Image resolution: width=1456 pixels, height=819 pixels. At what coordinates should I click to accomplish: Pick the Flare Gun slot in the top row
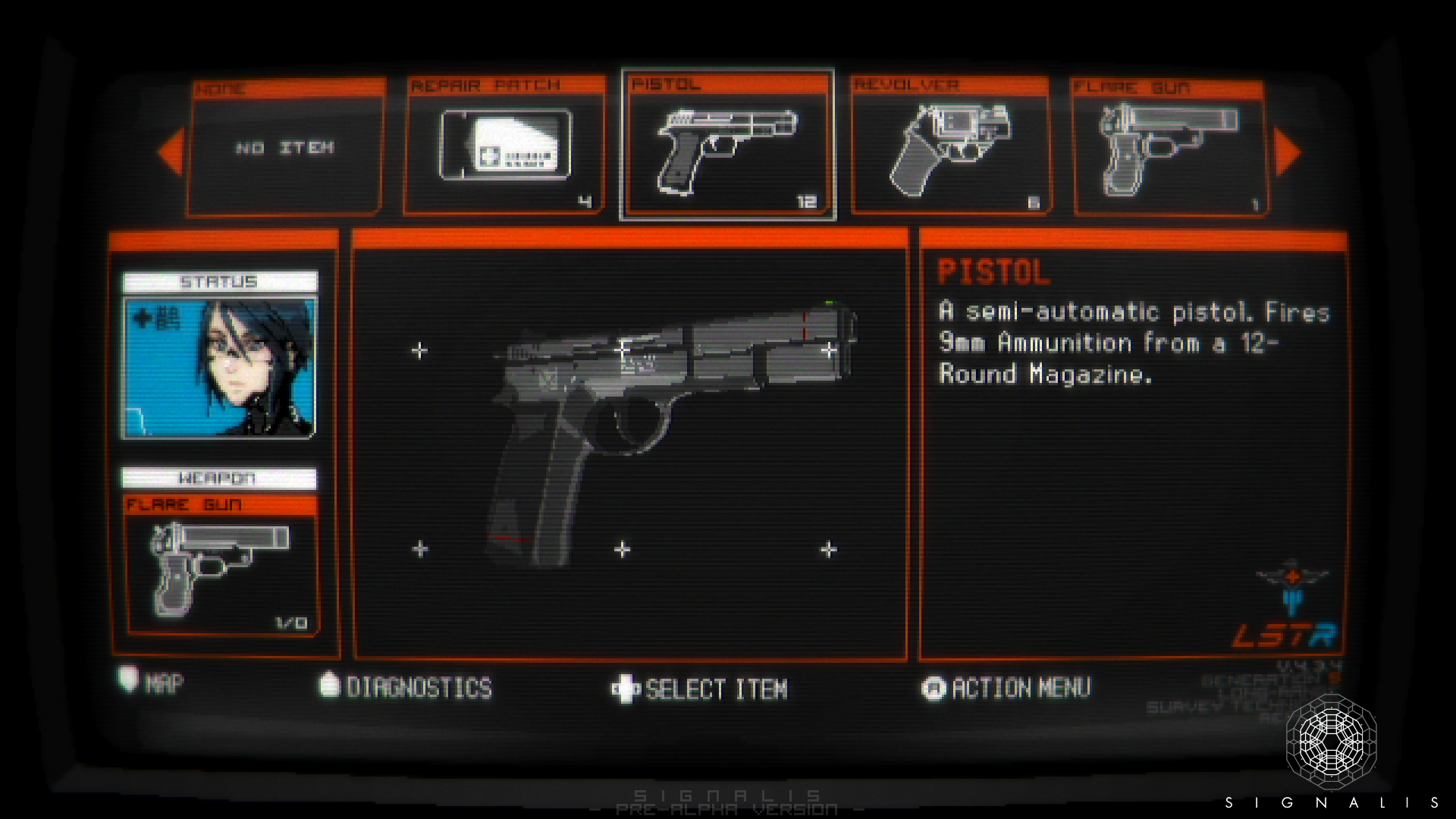(1170, 147)
